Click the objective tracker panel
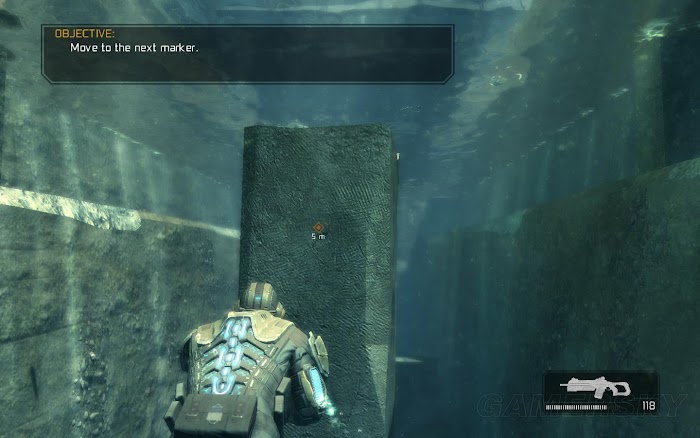The width and height of the screenshot is (700, 438). tap(247, 52)
